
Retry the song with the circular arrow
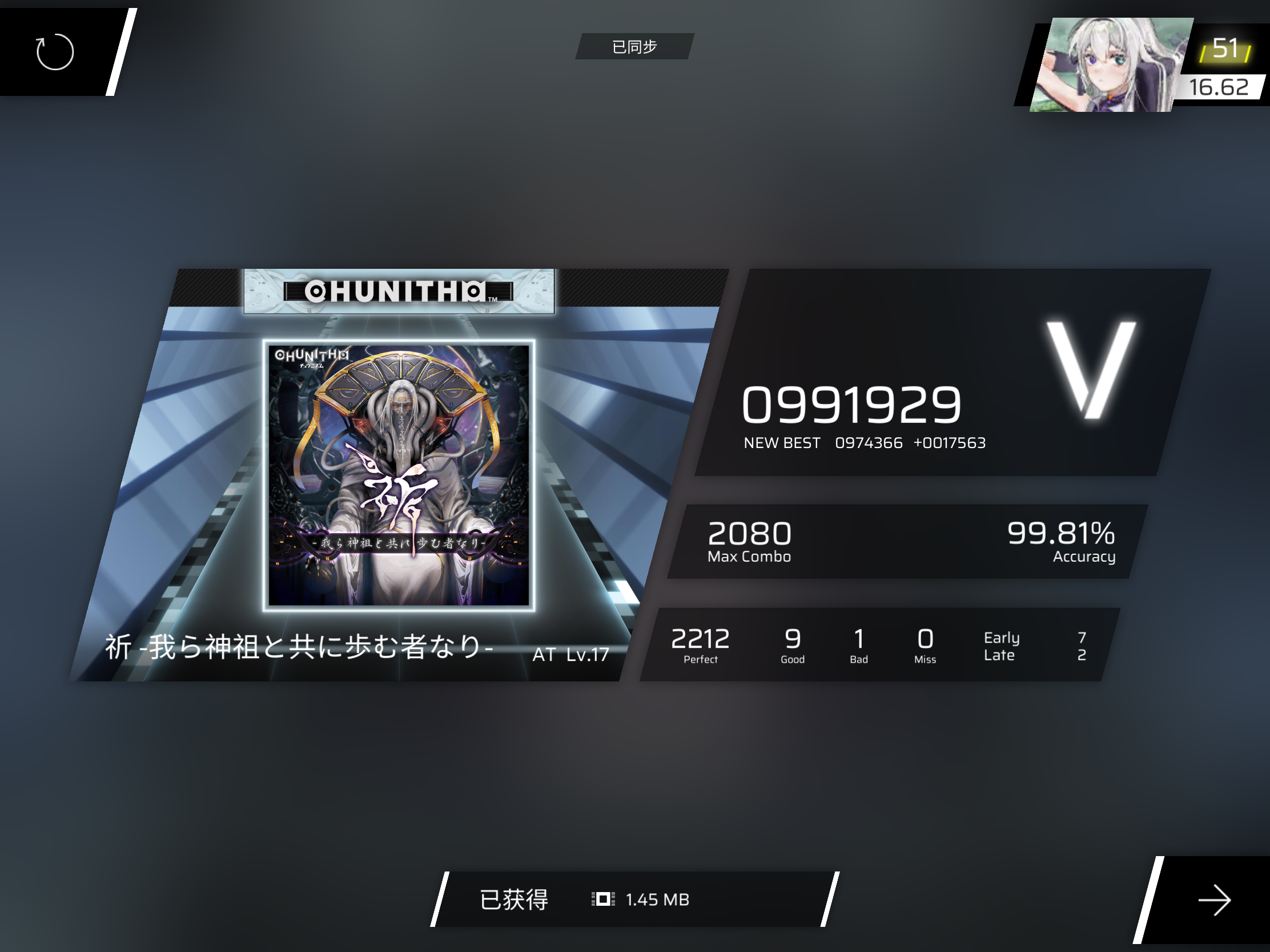pos(55,51)
